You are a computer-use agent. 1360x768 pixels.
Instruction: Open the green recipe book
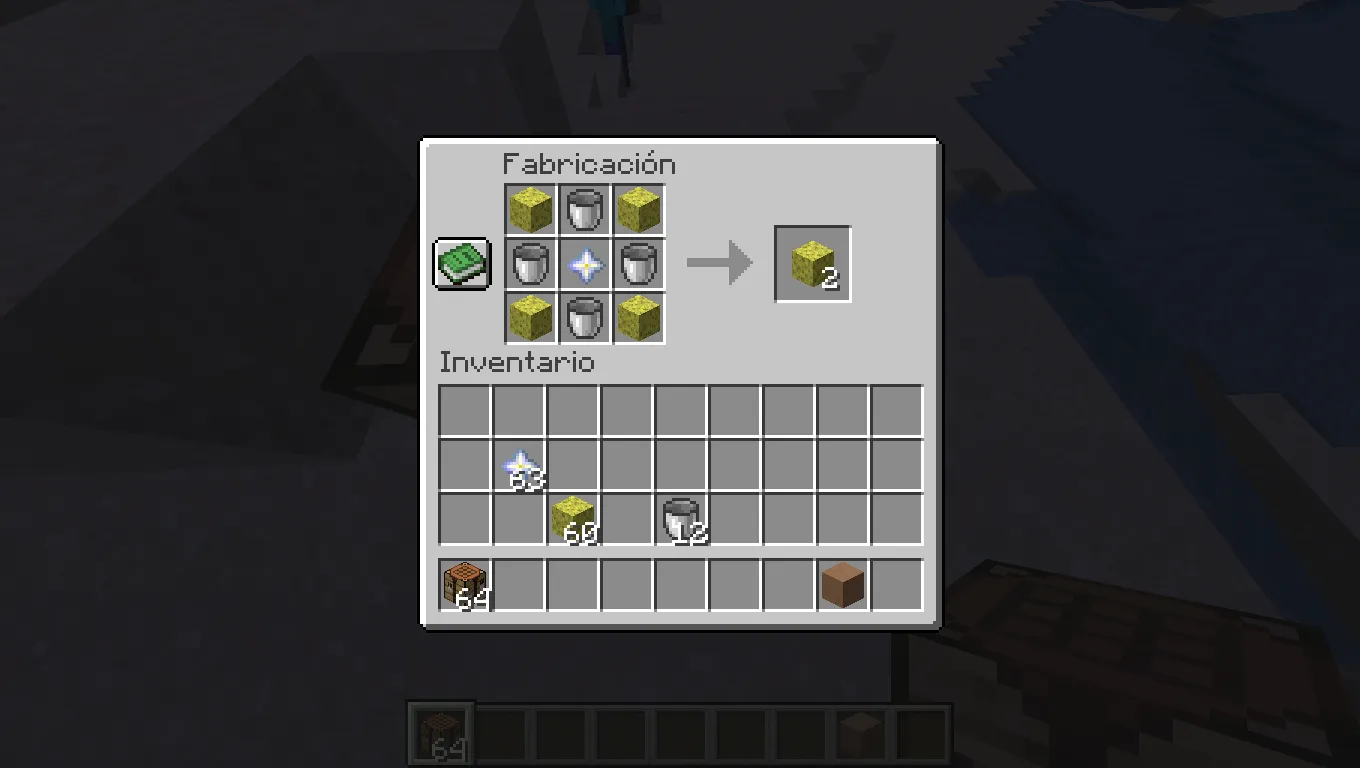(461, 263)
